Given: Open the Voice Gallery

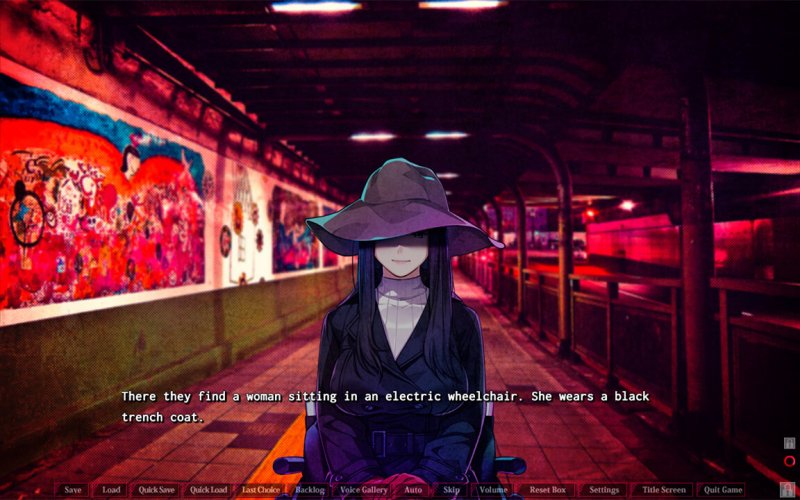Looking at the screenshot, I should click(364, 490).
